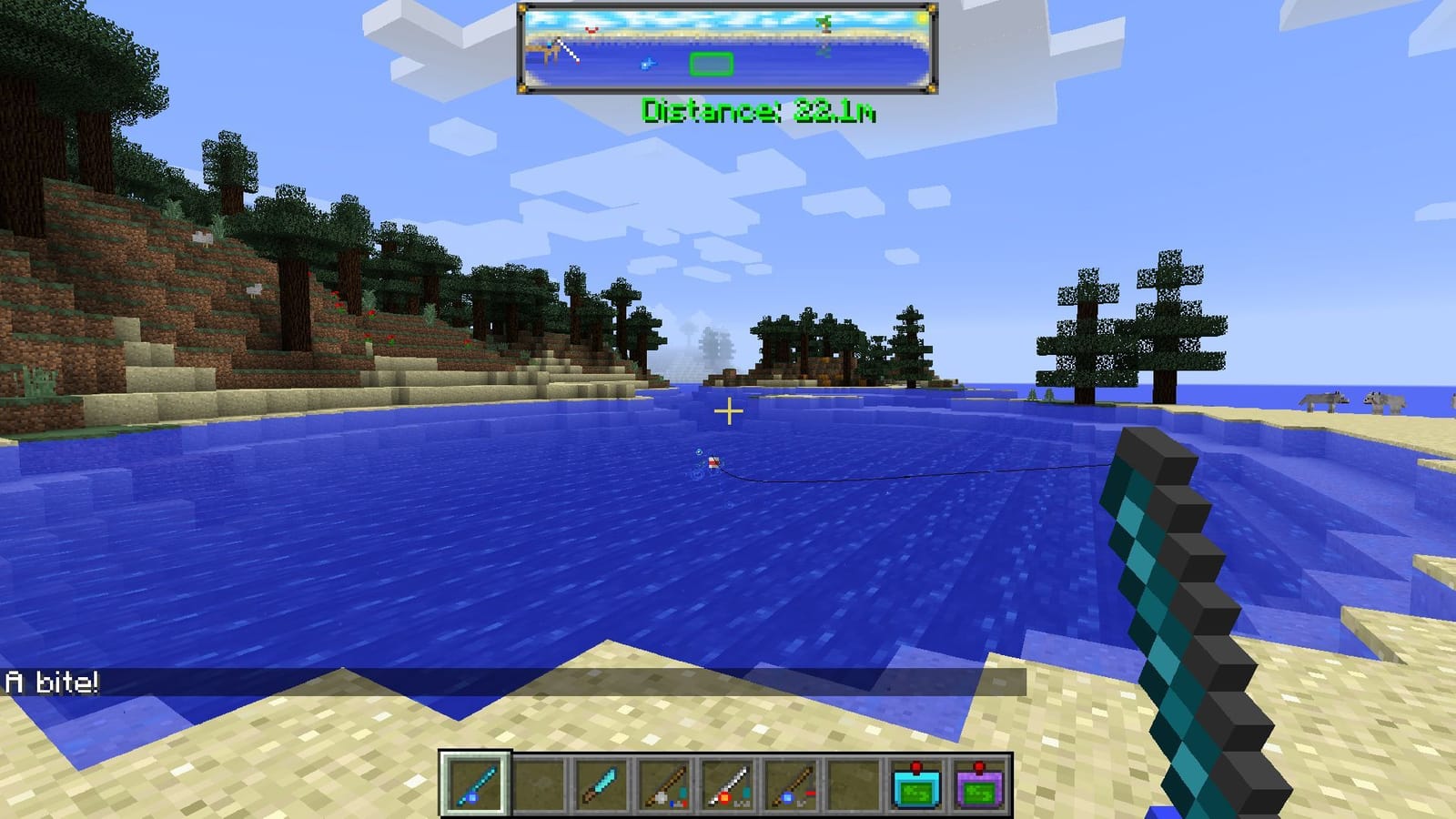
Task: Click the green target zone rectangle
Action: [x=712, y=64]
